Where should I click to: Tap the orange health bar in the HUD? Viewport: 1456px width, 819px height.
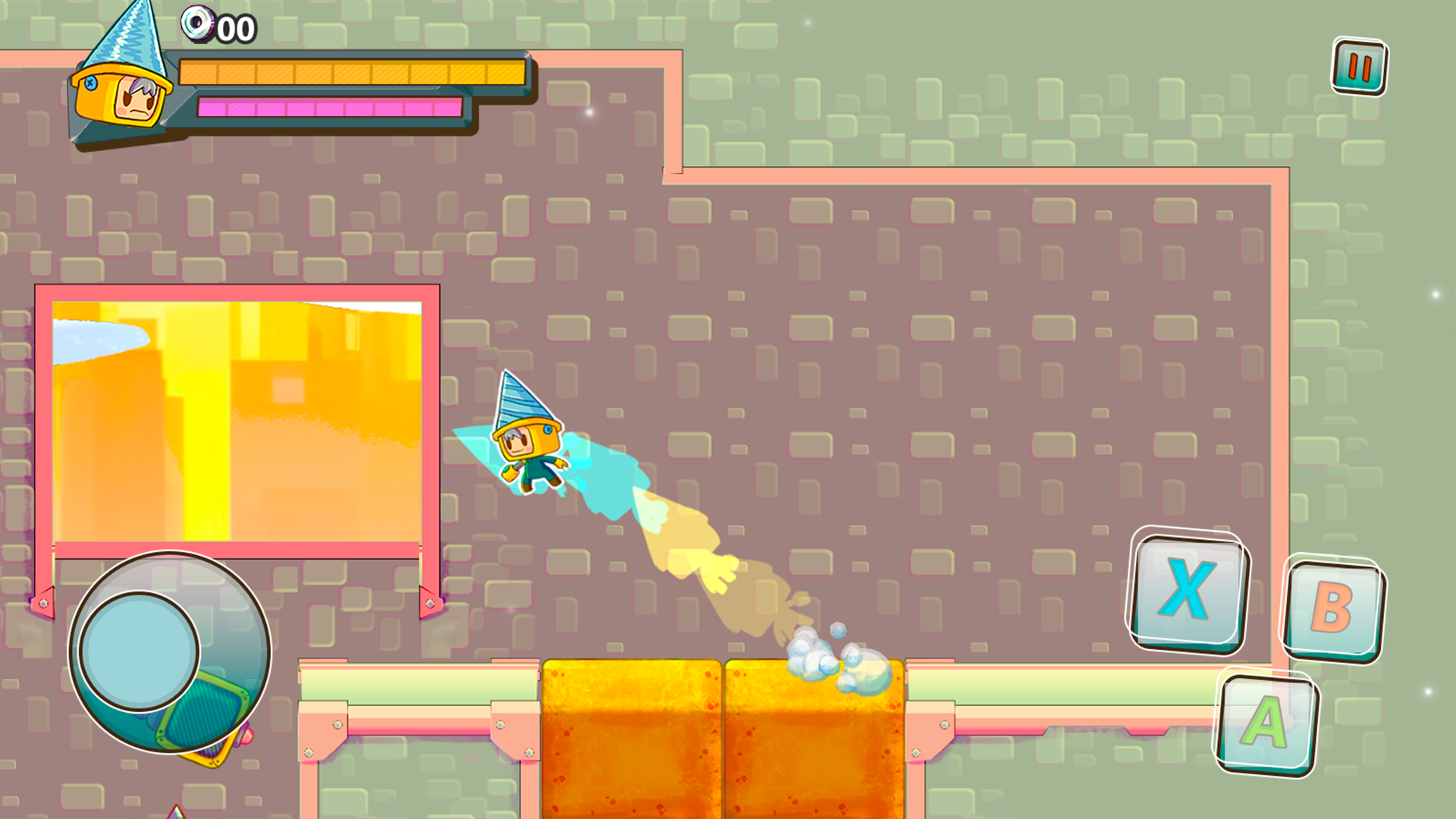353,72
